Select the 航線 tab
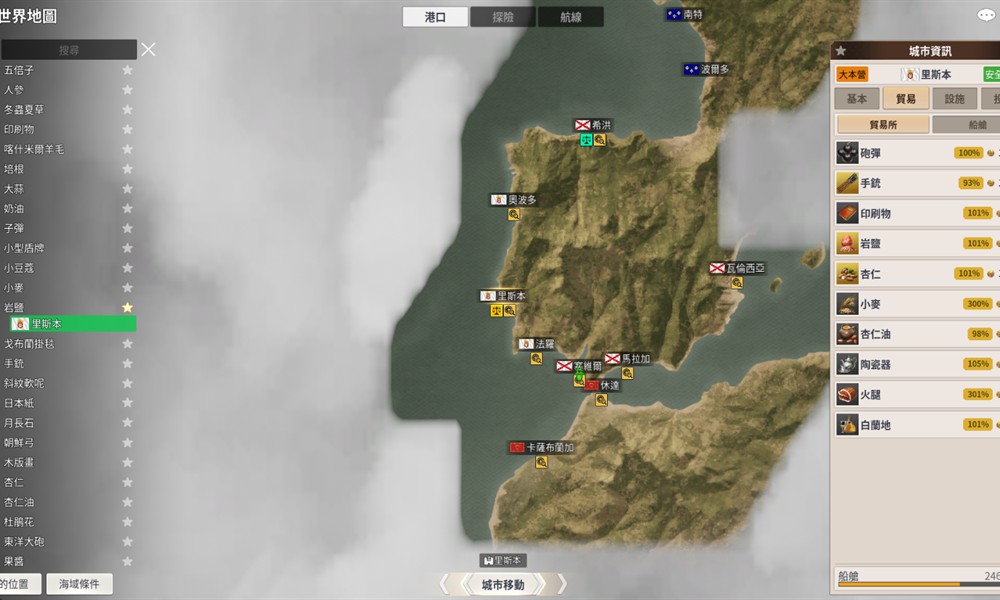The image size is (1000, 600). (x=570, y=17)
